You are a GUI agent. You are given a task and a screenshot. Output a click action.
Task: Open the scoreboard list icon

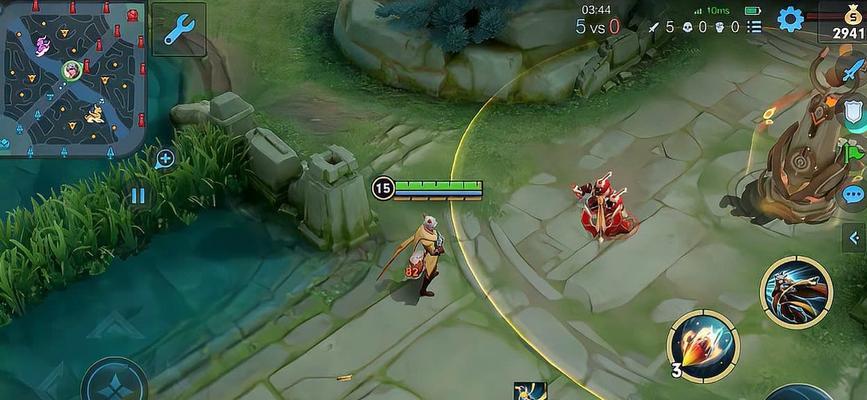coord(753,27)
